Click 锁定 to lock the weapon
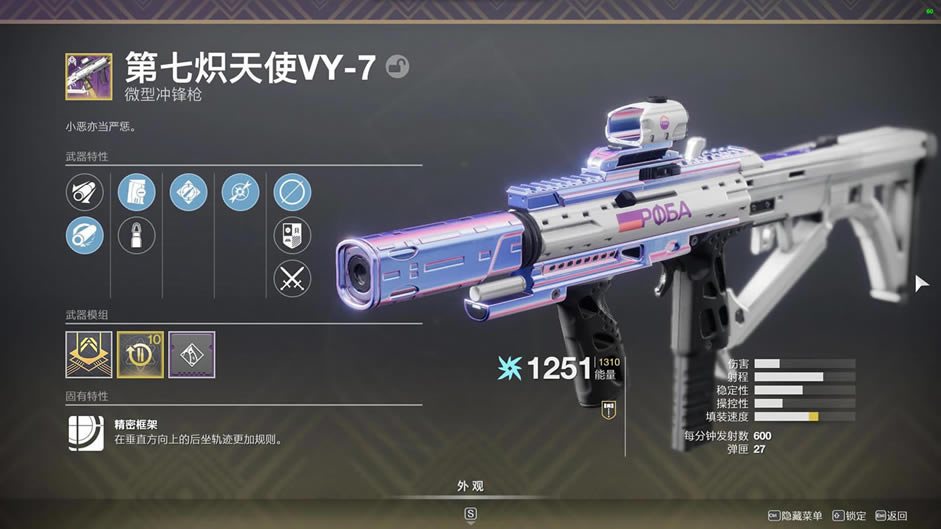Viewport: 941px width, 529px height. (848, 516)
